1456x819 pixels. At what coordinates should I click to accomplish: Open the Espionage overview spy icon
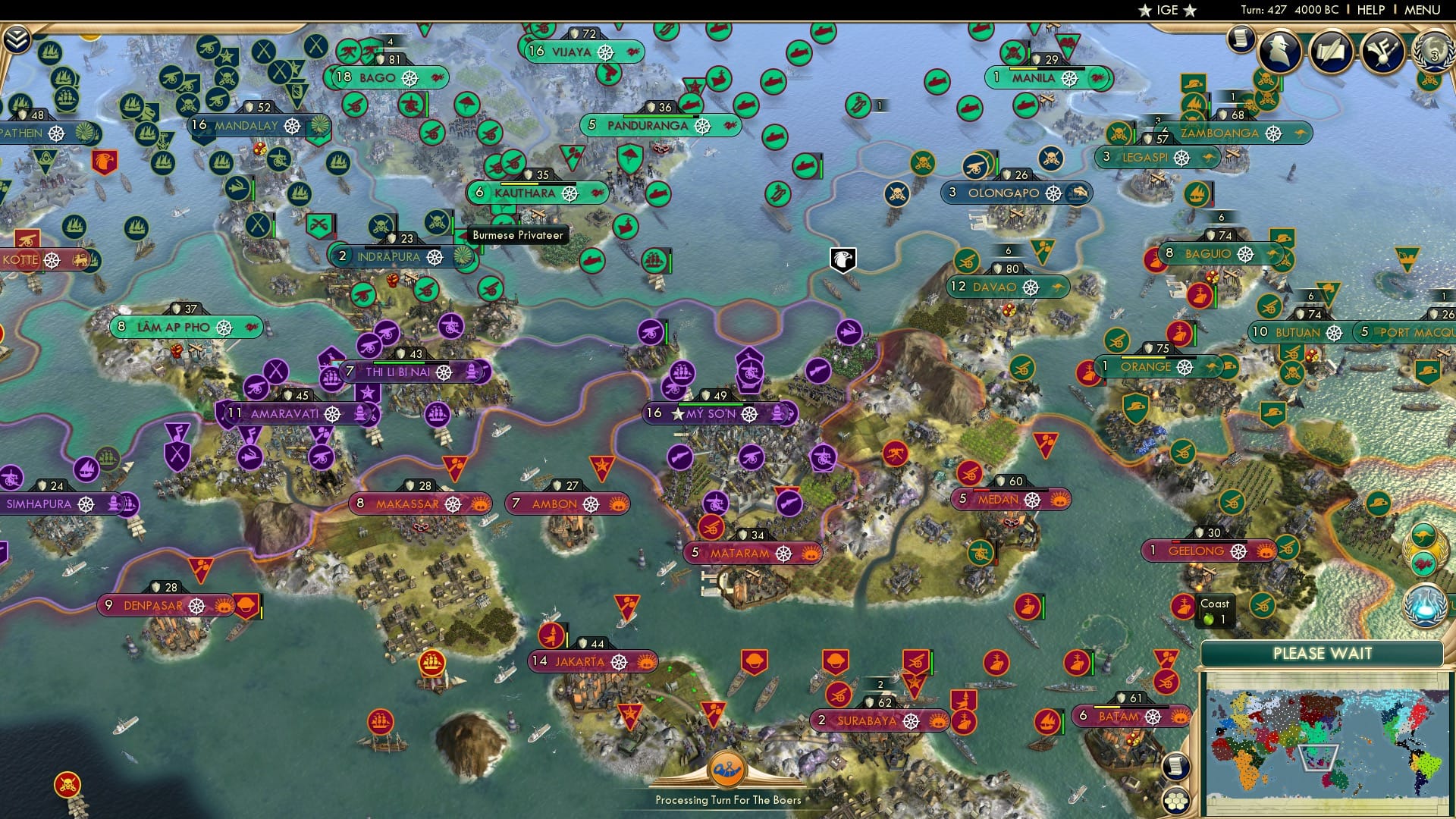click(1281, 51)
